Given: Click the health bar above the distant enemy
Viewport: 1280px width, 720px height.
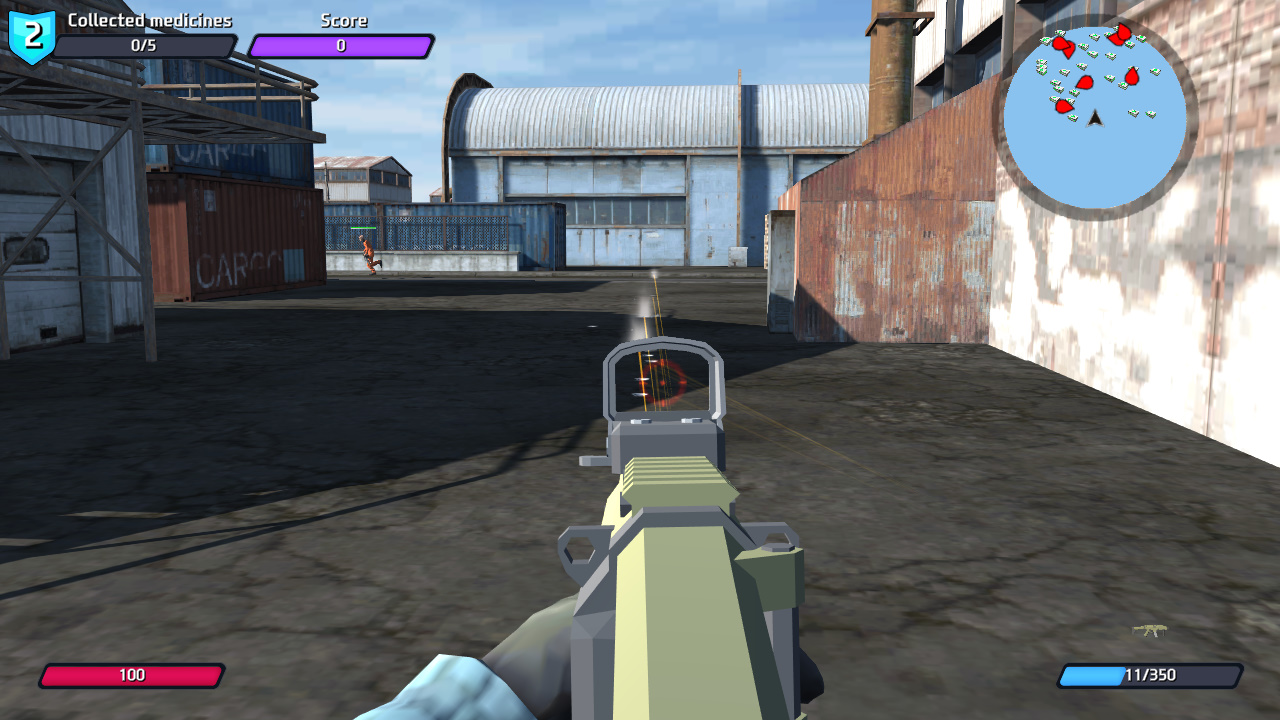Looking at the screenshot, I should click(x=363, y=227).
